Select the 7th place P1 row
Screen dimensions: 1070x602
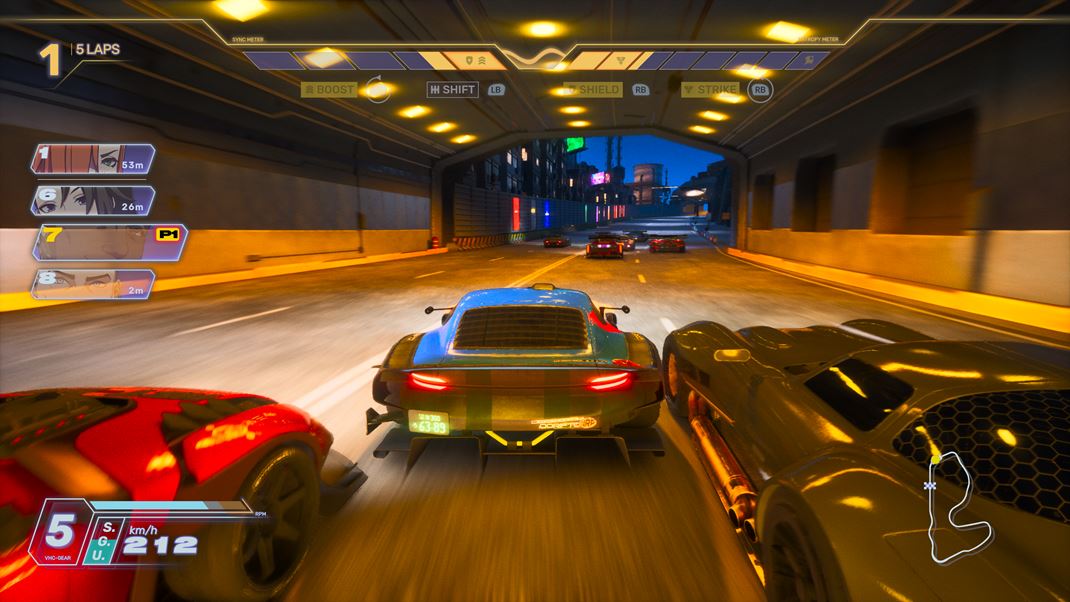coord(108,242)
